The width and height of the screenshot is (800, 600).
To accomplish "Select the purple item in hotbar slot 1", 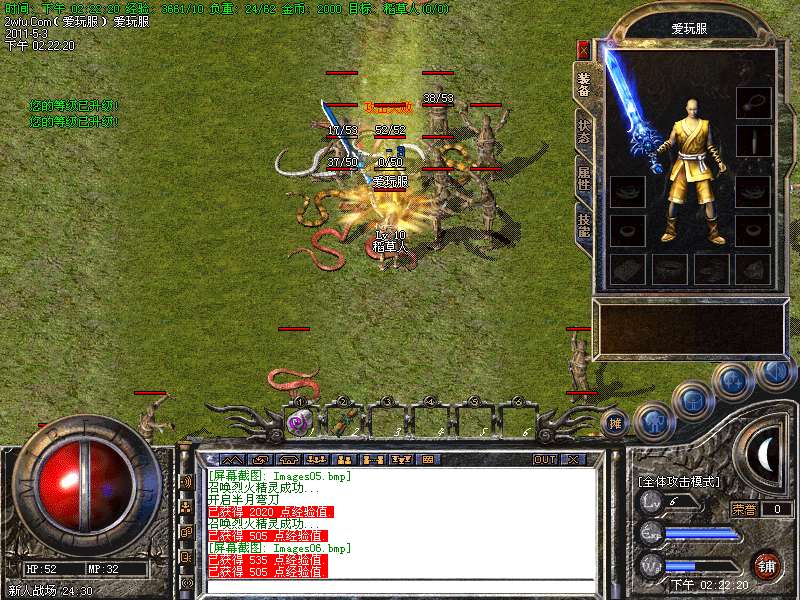I will pyautogui.click(x=298, y=422).
